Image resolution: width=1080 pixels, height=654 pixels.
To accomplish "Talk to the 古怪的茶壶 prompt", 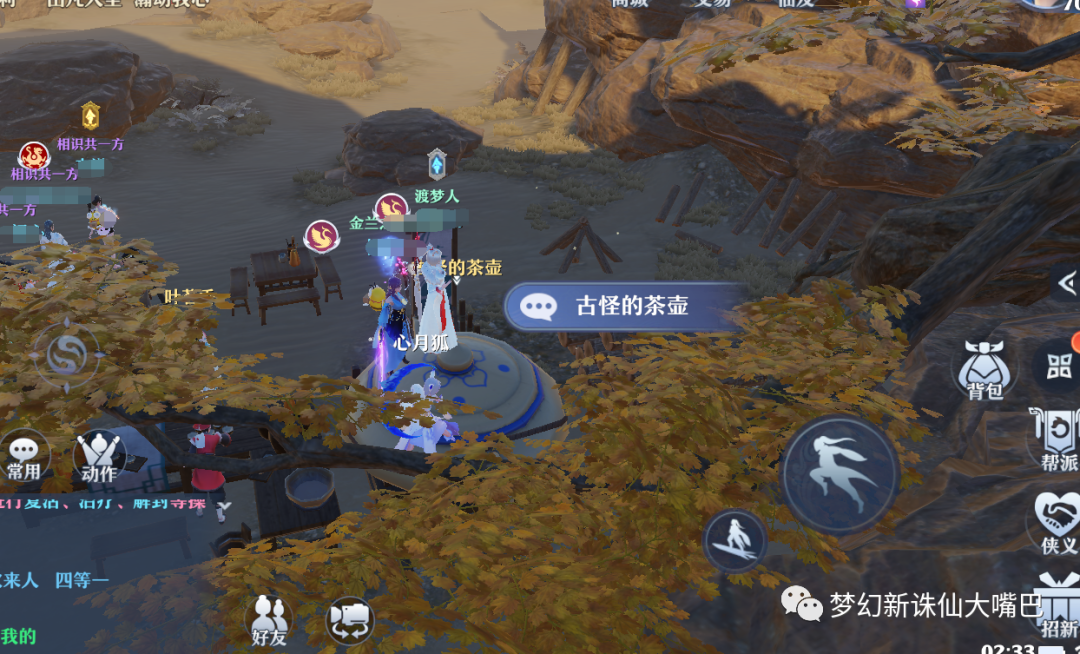I will [627, 306].
